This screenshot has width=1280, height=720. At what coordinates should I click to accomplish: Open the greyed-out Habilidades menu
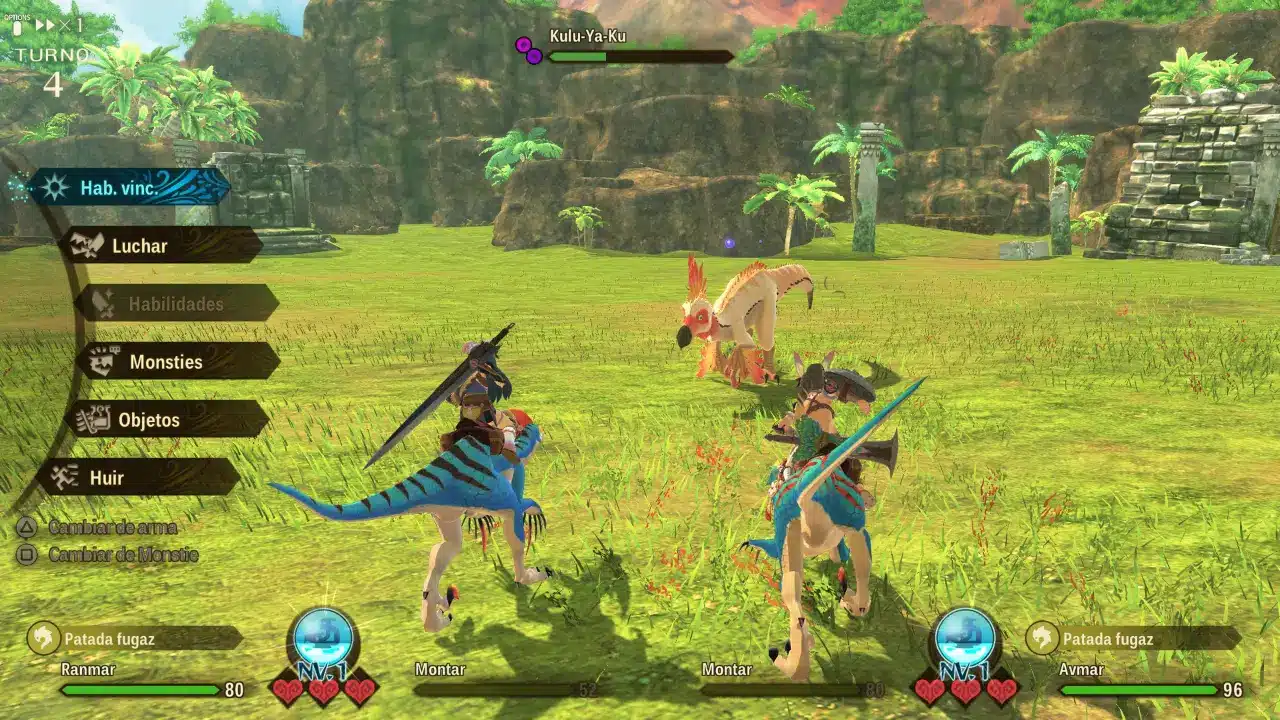[176, 303]
